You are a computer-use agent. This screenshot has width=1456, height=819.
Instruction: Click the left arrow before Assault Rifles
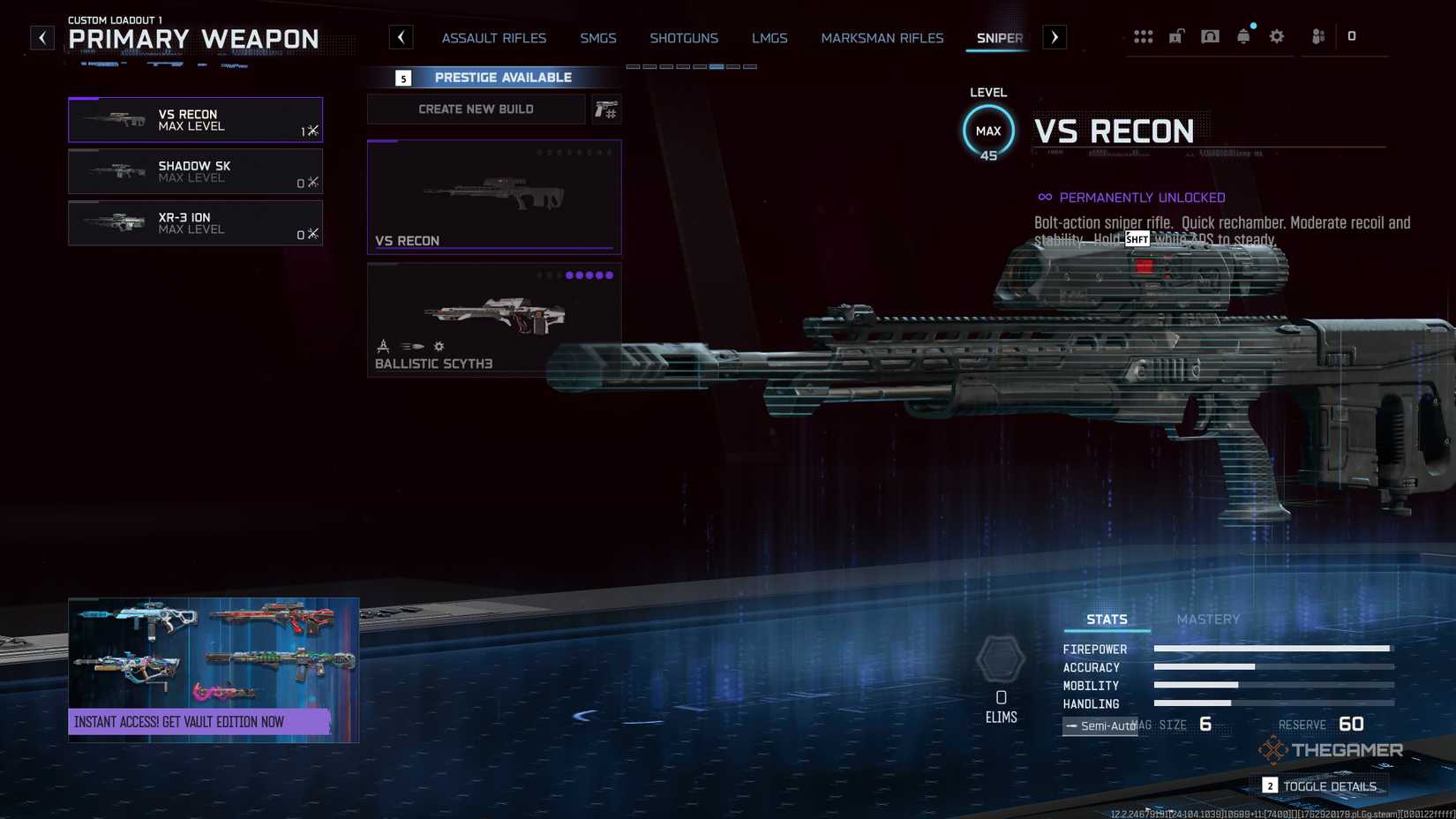(x=402, y=37)
